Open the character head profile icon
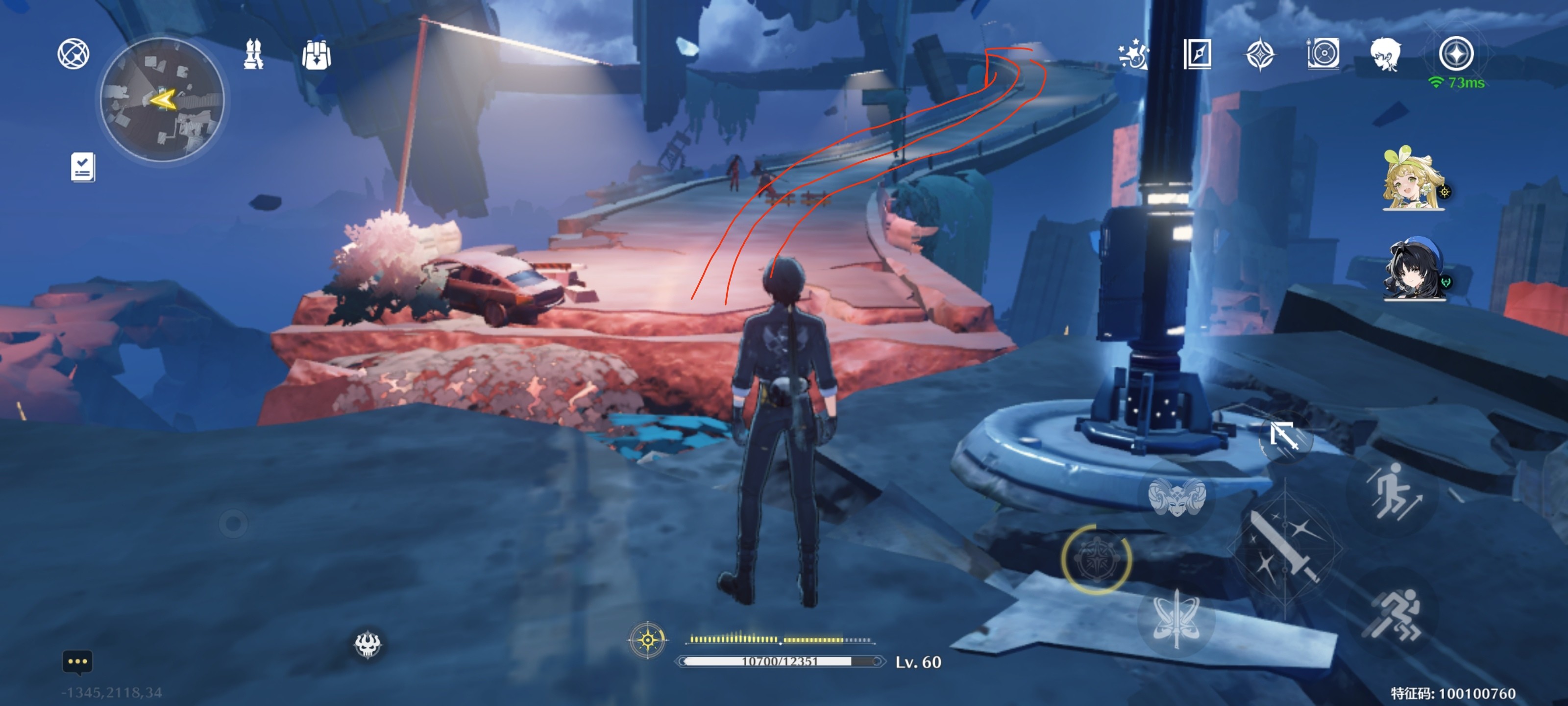Screen dimensions: 1568x706 pos(1385,54)
